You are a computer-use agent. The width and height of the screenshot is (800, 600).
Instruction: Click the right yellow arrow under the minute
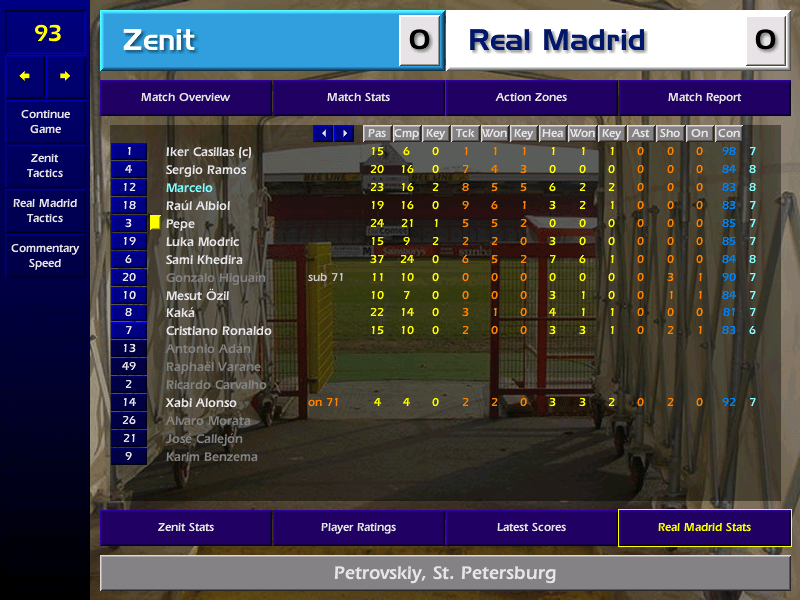click(x=66, y=76)
